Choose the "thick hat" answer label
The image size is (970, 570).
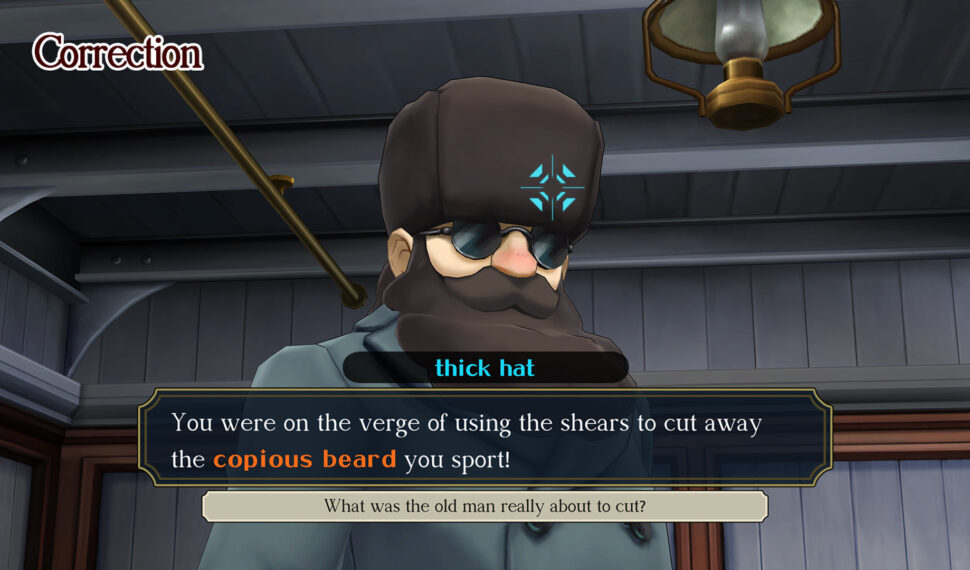click(485, 368)
